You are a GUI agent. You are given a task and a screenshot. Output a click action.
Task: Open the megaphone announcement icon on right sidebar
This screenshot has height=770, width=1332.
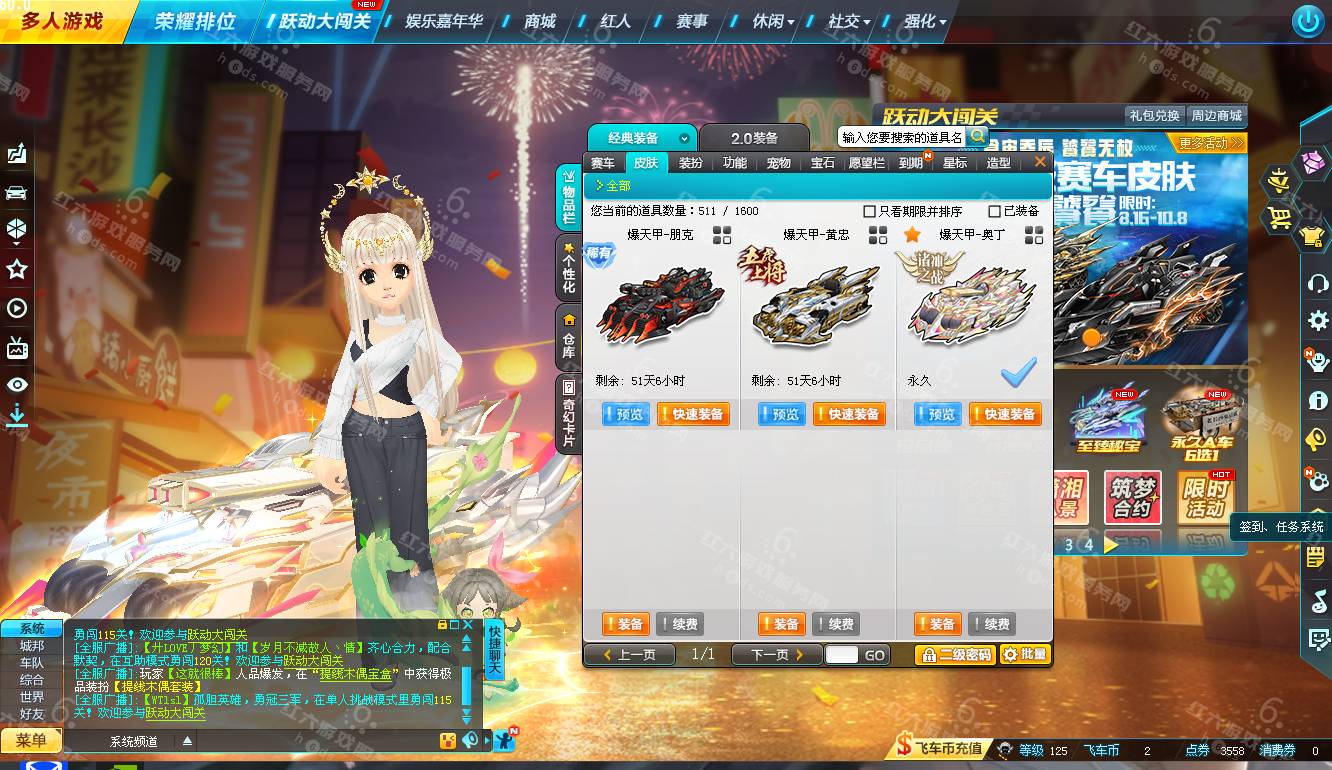1313,440
